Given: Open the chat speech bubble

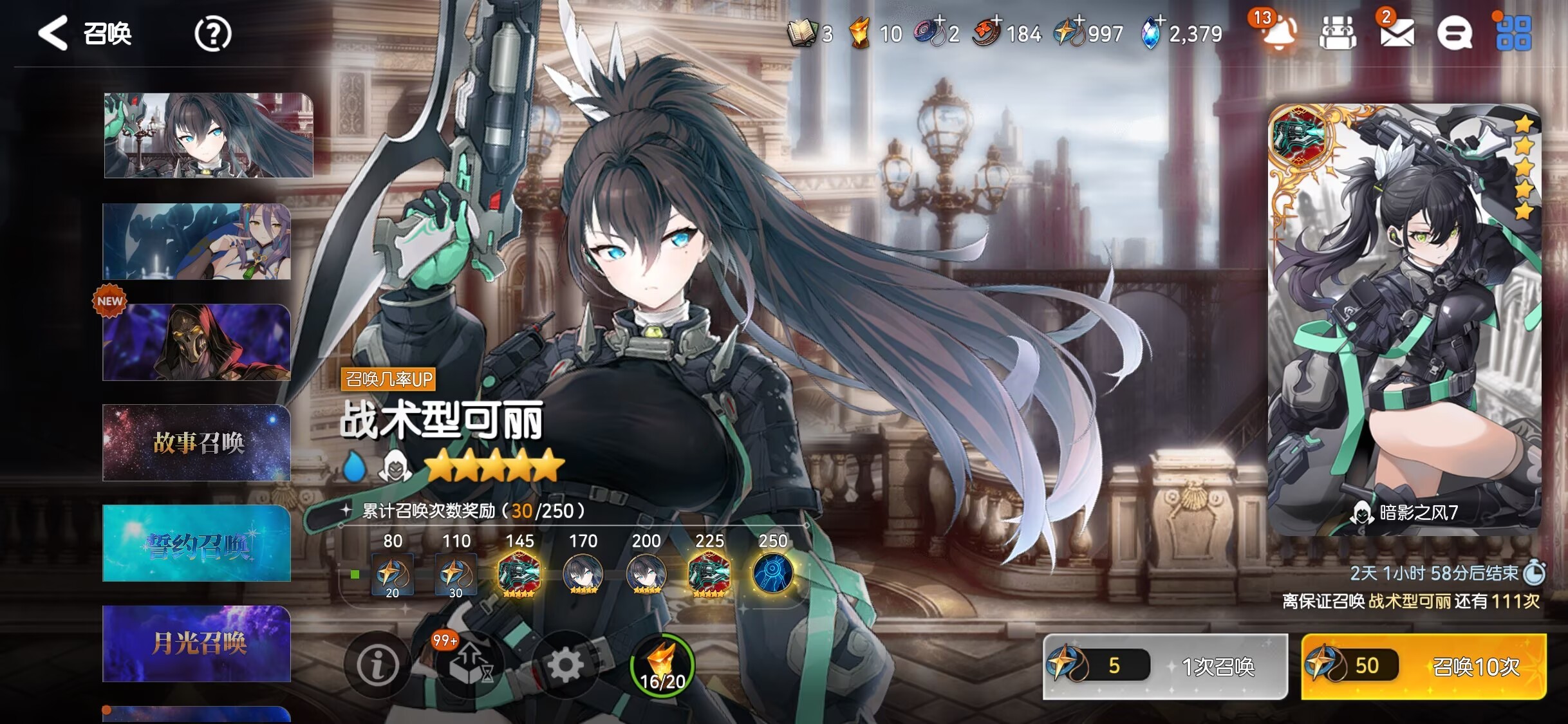Looking at the screenshot, I should point(1454,33).
